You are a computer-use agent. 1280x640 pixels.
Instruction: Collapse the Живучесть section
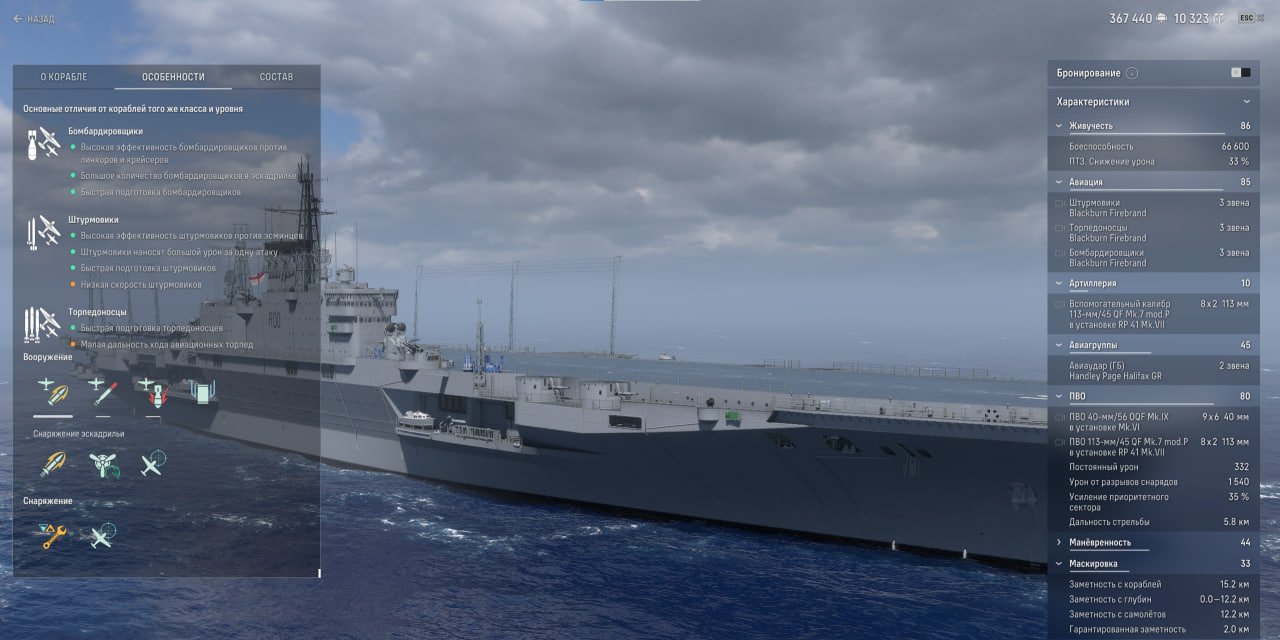pyautogui.click(x=1059, y=126)
